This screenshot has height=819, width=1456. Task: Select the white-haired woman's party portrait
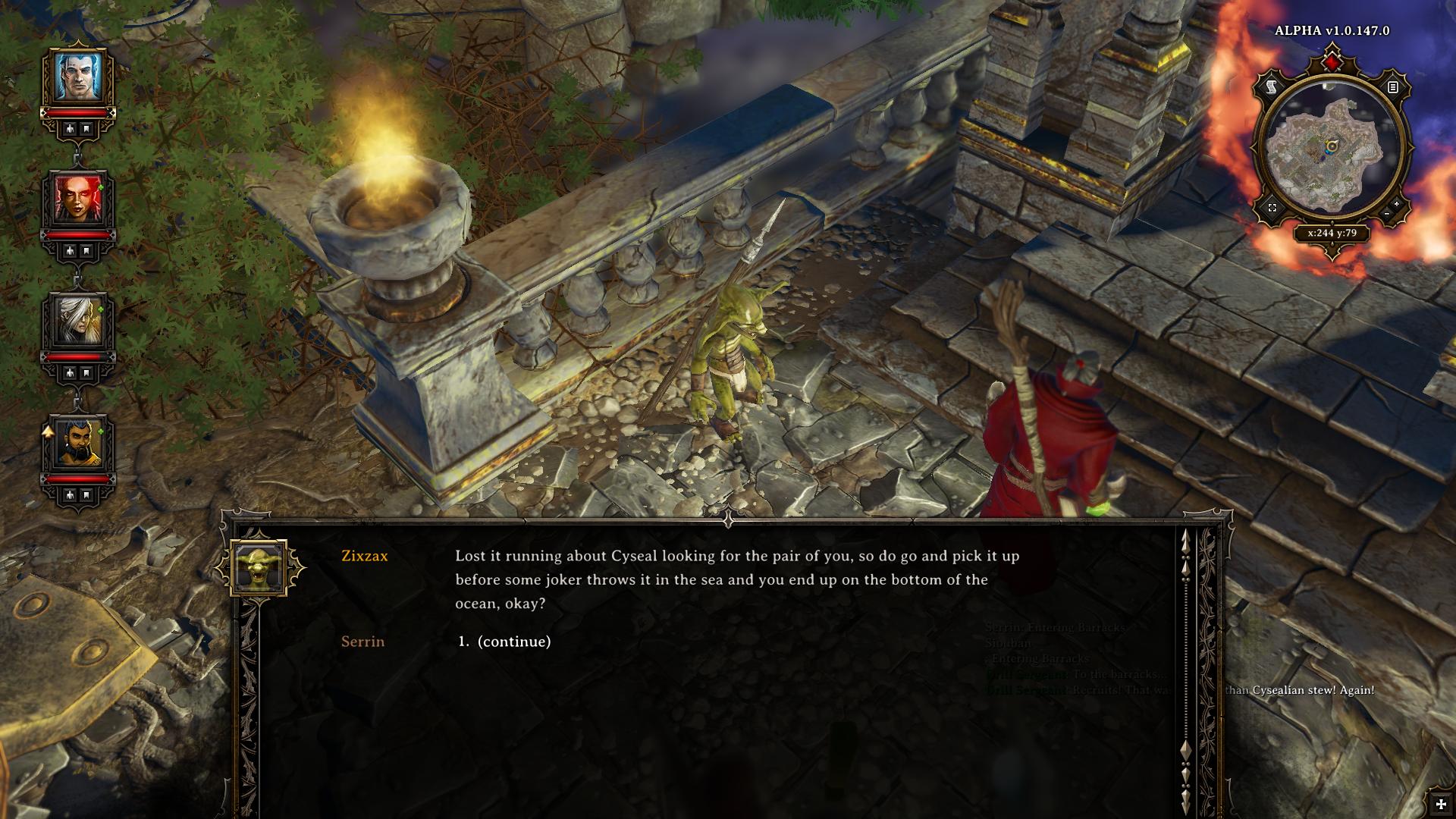pyautogui.click(x=77, y=321)
